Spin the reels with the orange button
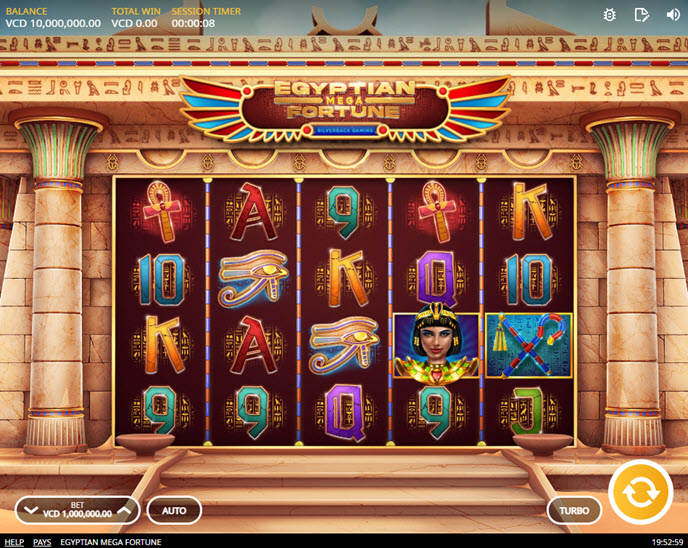 (x=640, y=491)
